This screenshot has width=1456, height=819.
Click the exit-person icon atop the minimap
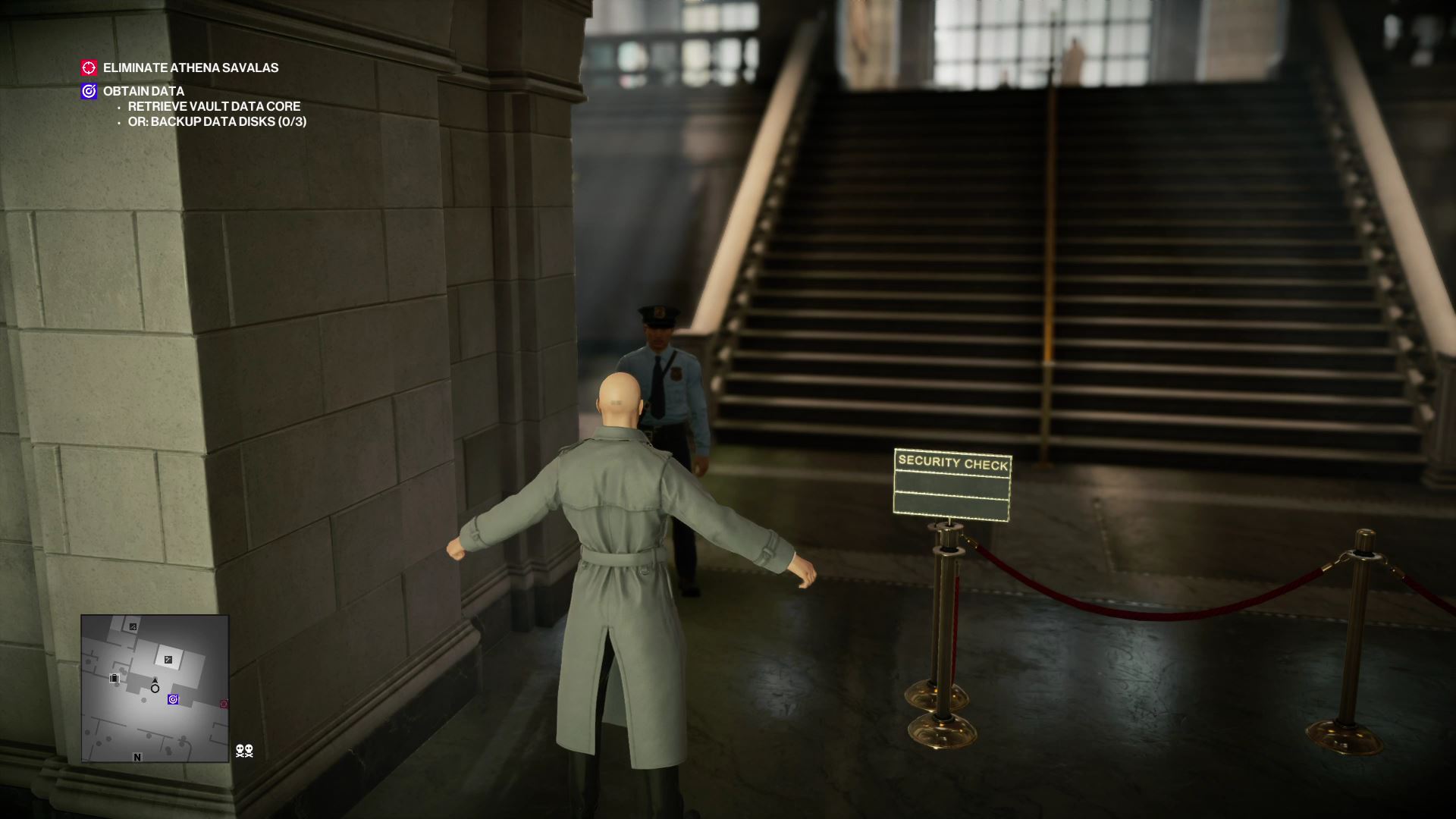(x=133, y=627)
